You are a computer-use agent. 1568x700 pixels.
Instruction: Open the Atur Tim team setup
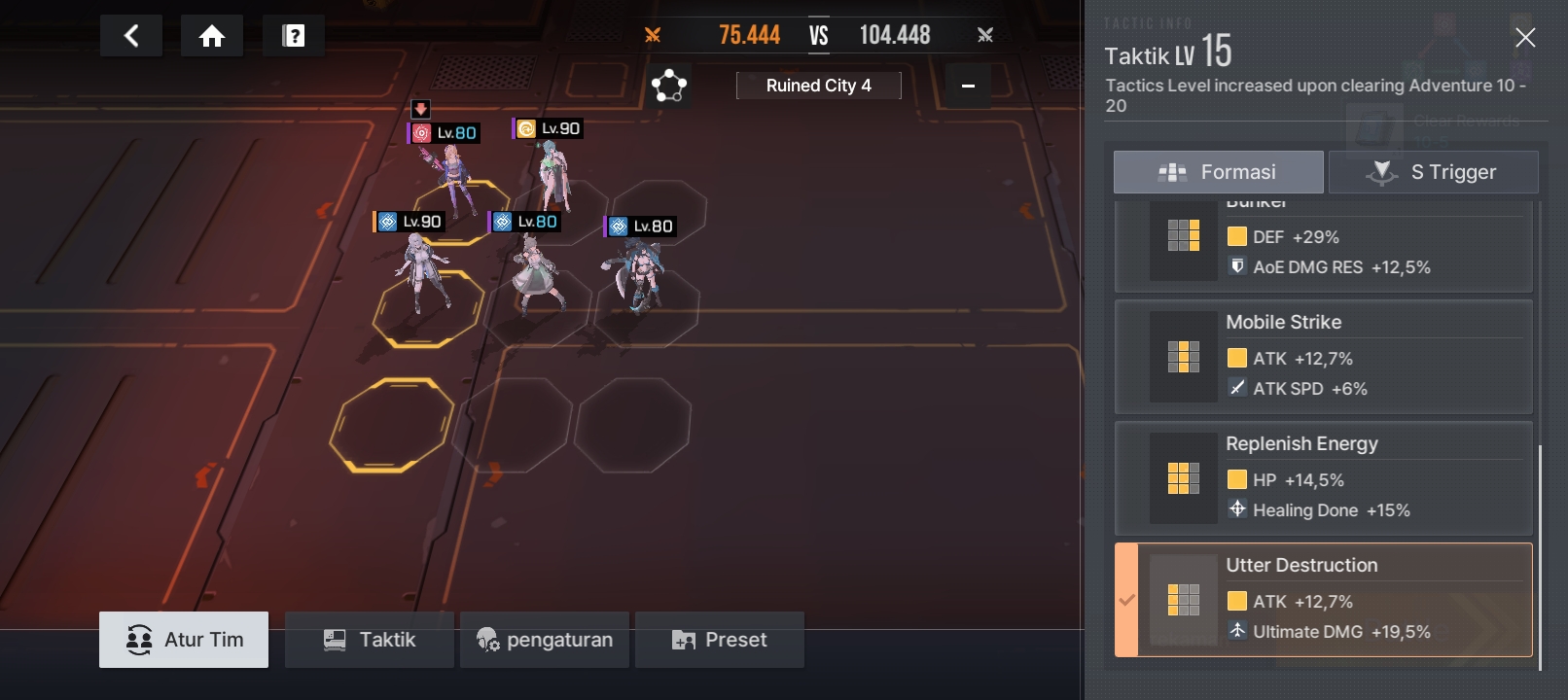[184, 640]
